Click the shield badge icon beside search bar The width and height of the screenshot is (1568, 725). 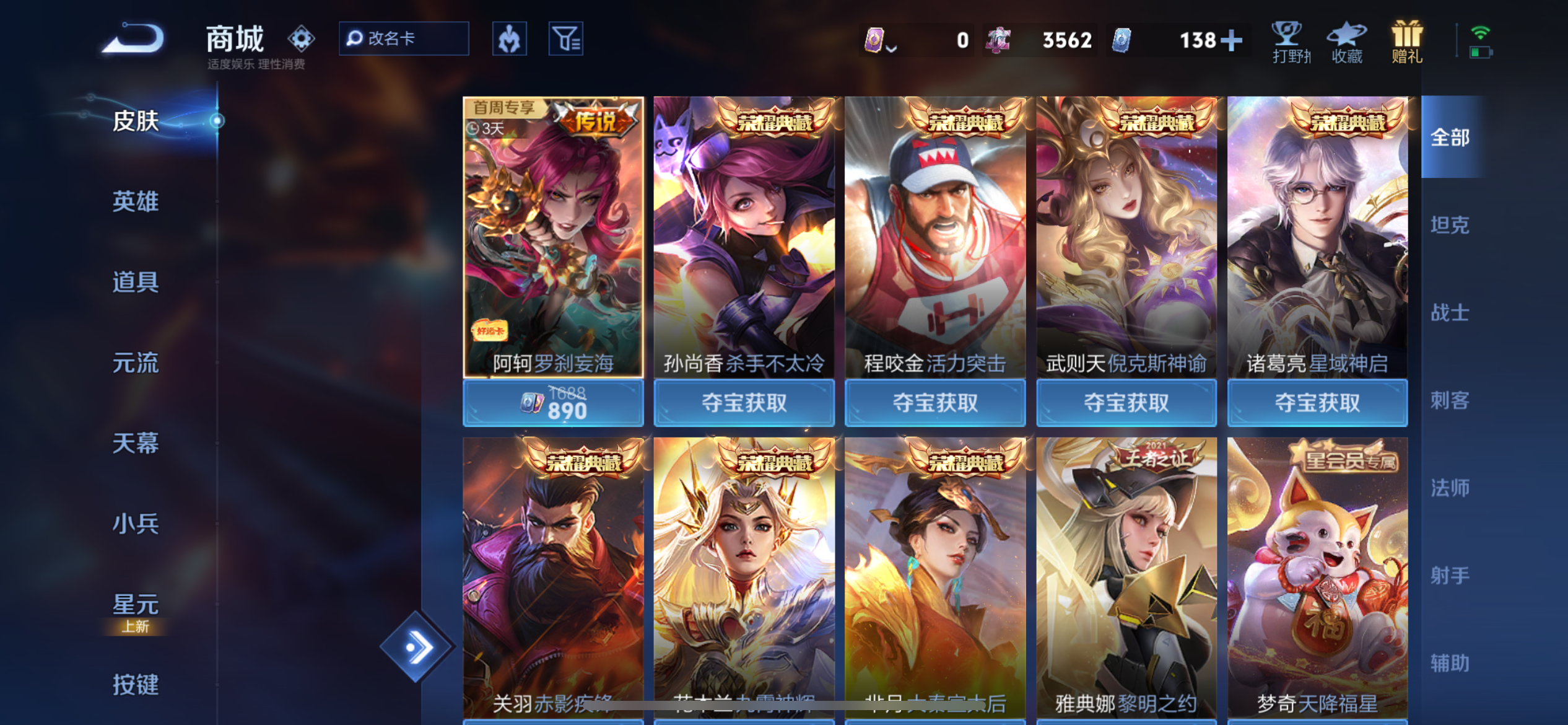pyautogui.click(x=509, y=38)
